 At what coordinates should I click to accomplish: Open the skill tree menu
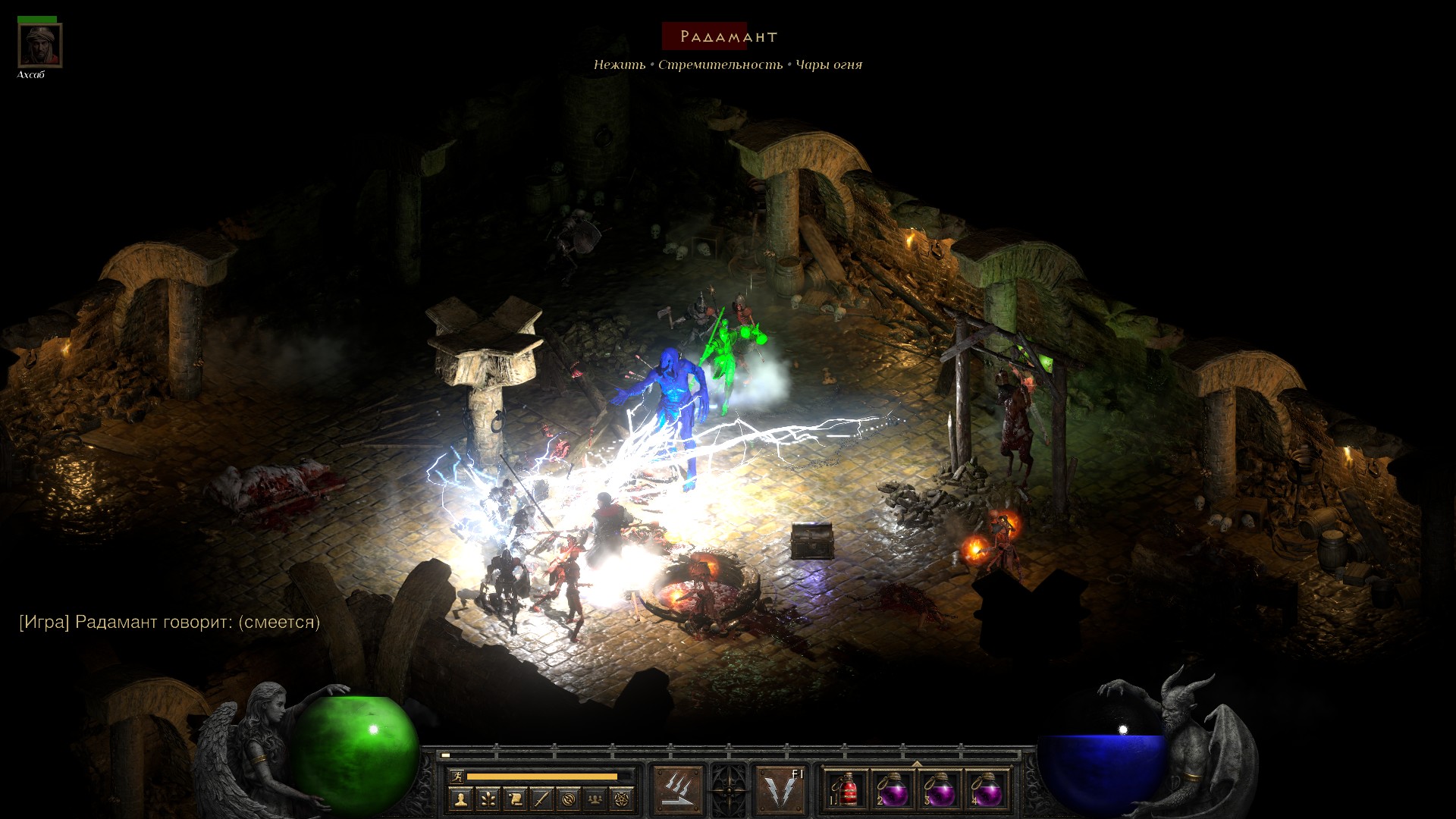click(488, 799)
